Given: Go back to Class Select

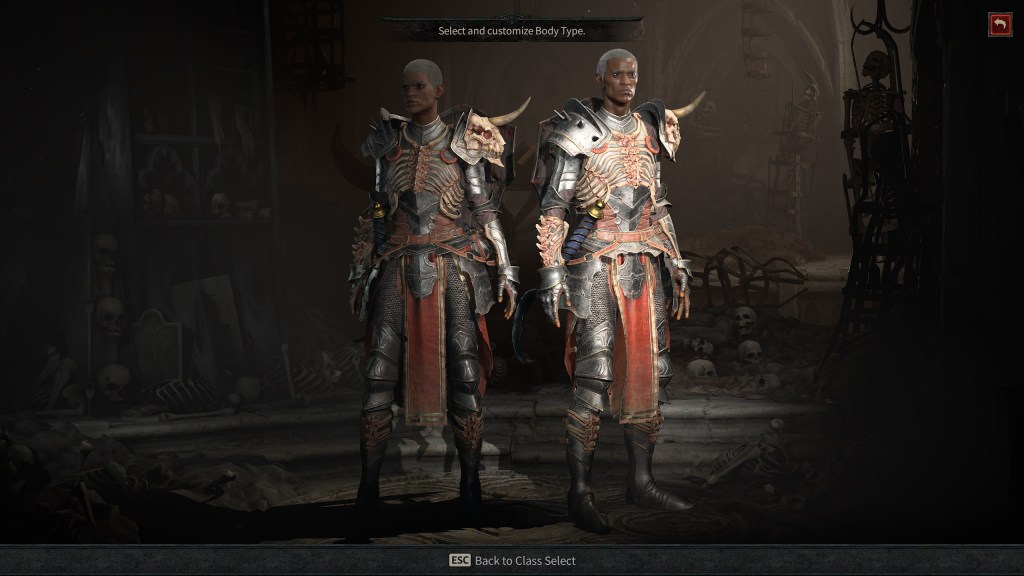Looking at the screenshot, I should (512, 560).
